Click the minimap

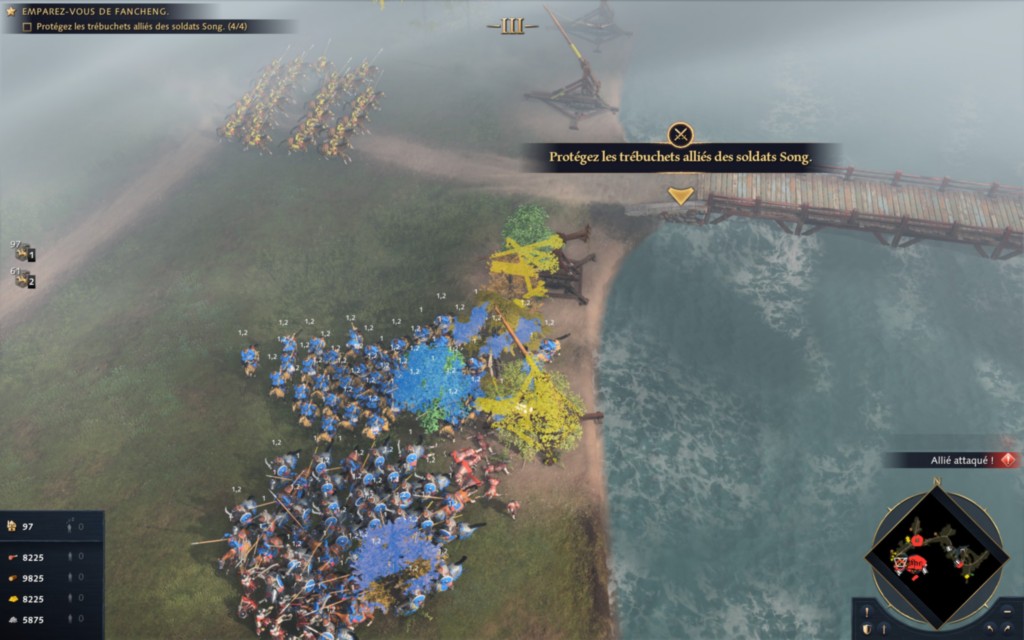pyautogui.click(x=935, y=553)
